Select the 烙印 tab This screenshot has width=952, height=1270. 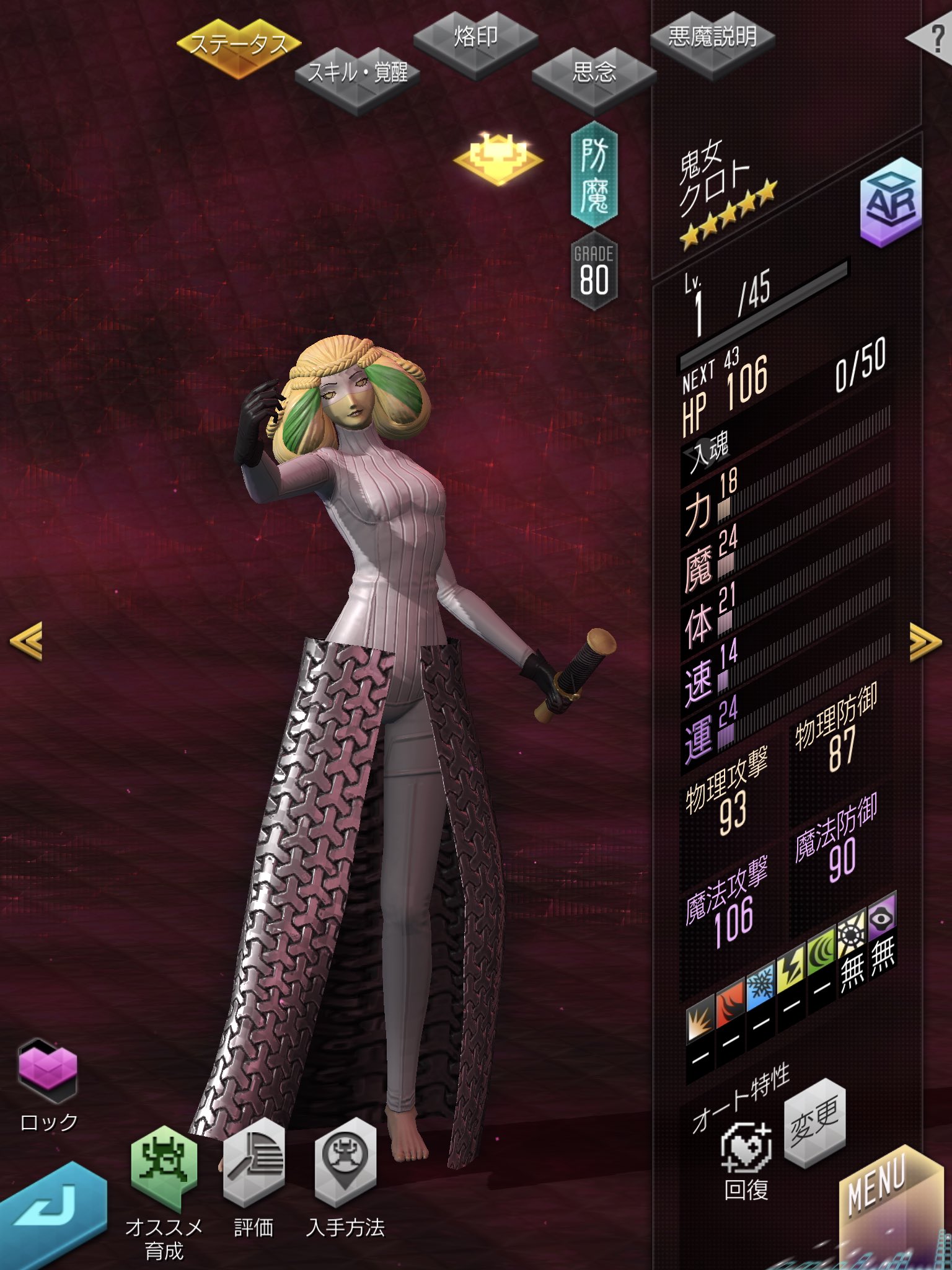pos(475,38)
